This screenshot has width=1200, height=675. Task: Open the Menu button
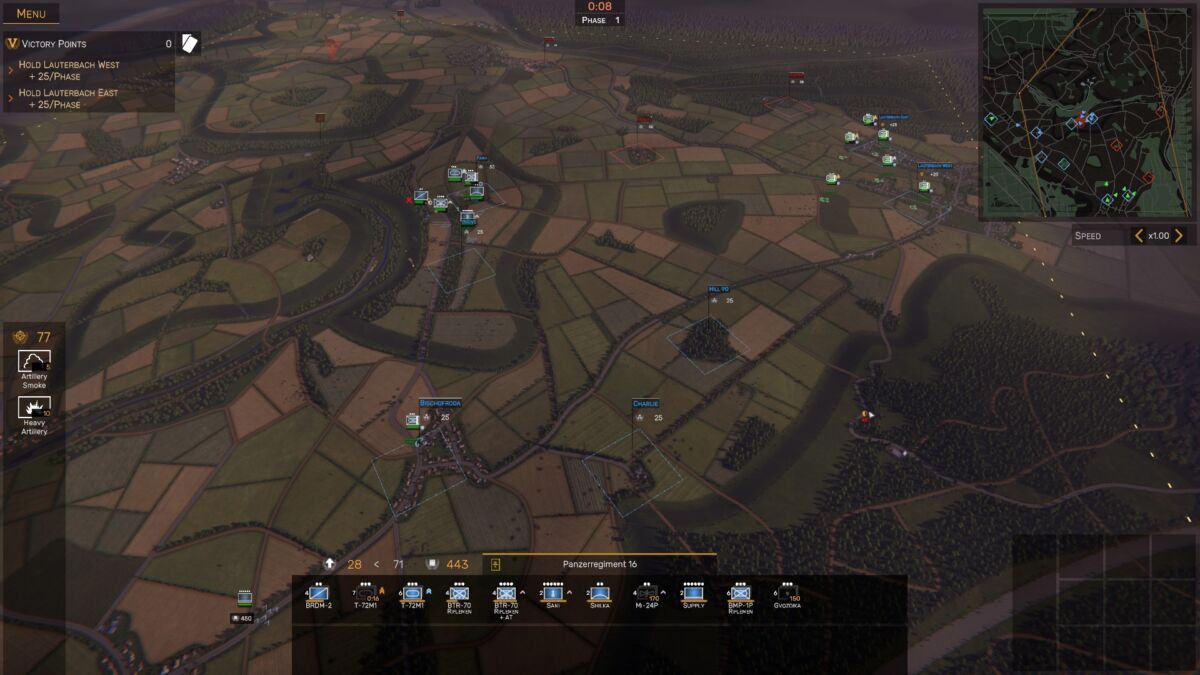(30, 14)
